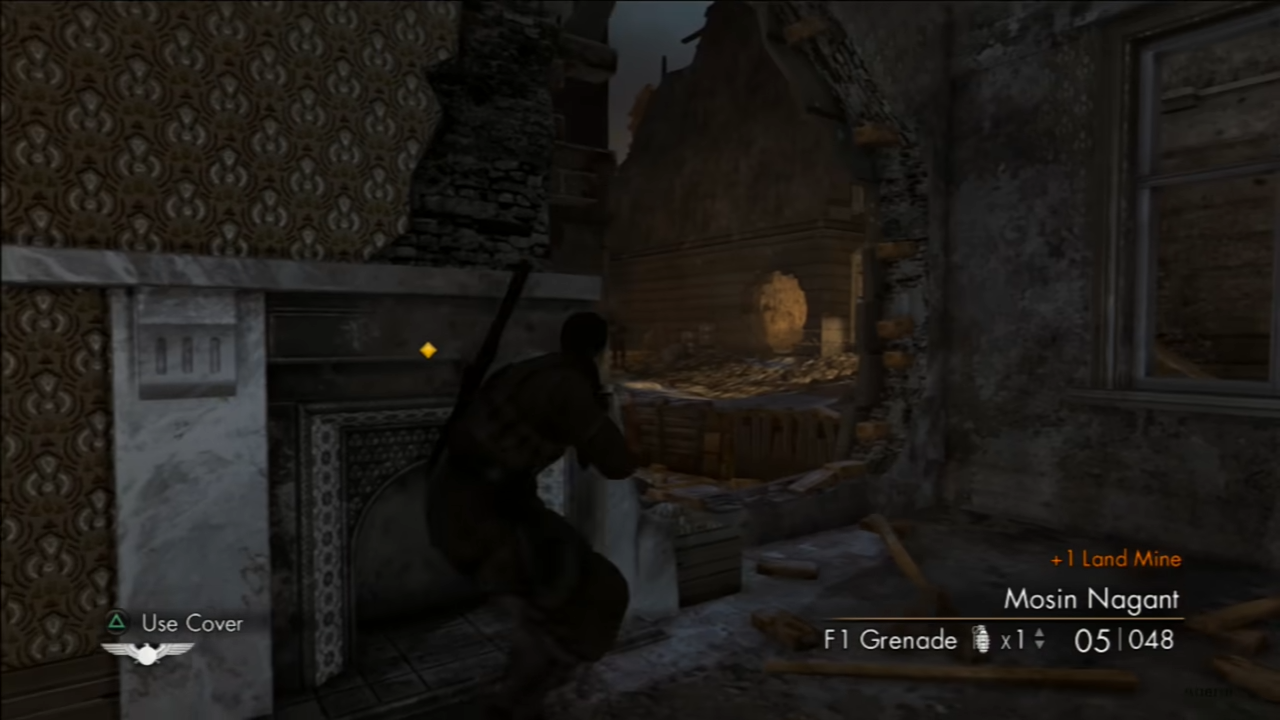The width and height of the screenshot is (1280, 720).
Task: Select the F1 Grenade equipment entry
Action: coord(889,640)
